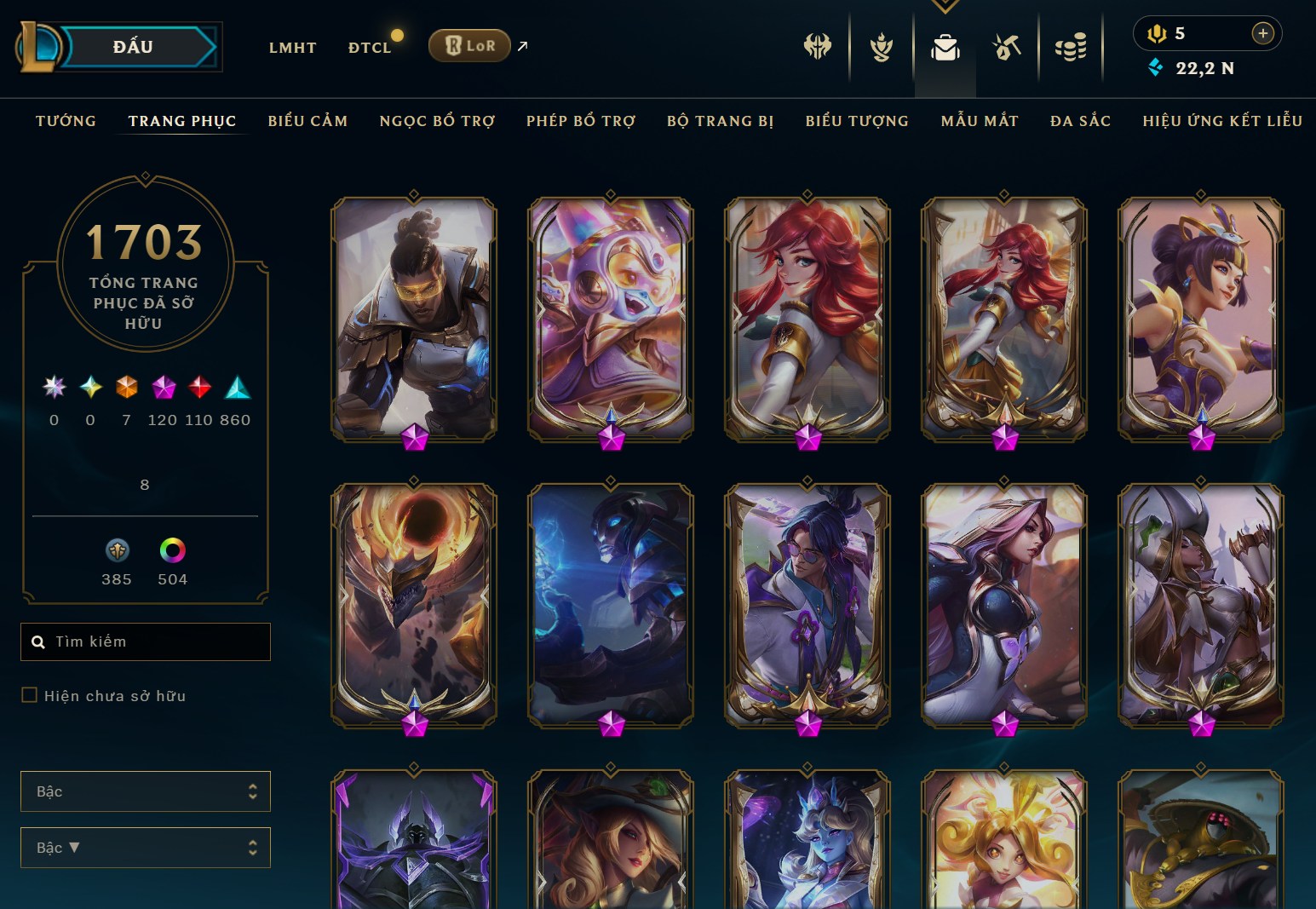Open the first 'Bậc' dropdown
The image size is (1316, 909).
[x=145, y=791]
